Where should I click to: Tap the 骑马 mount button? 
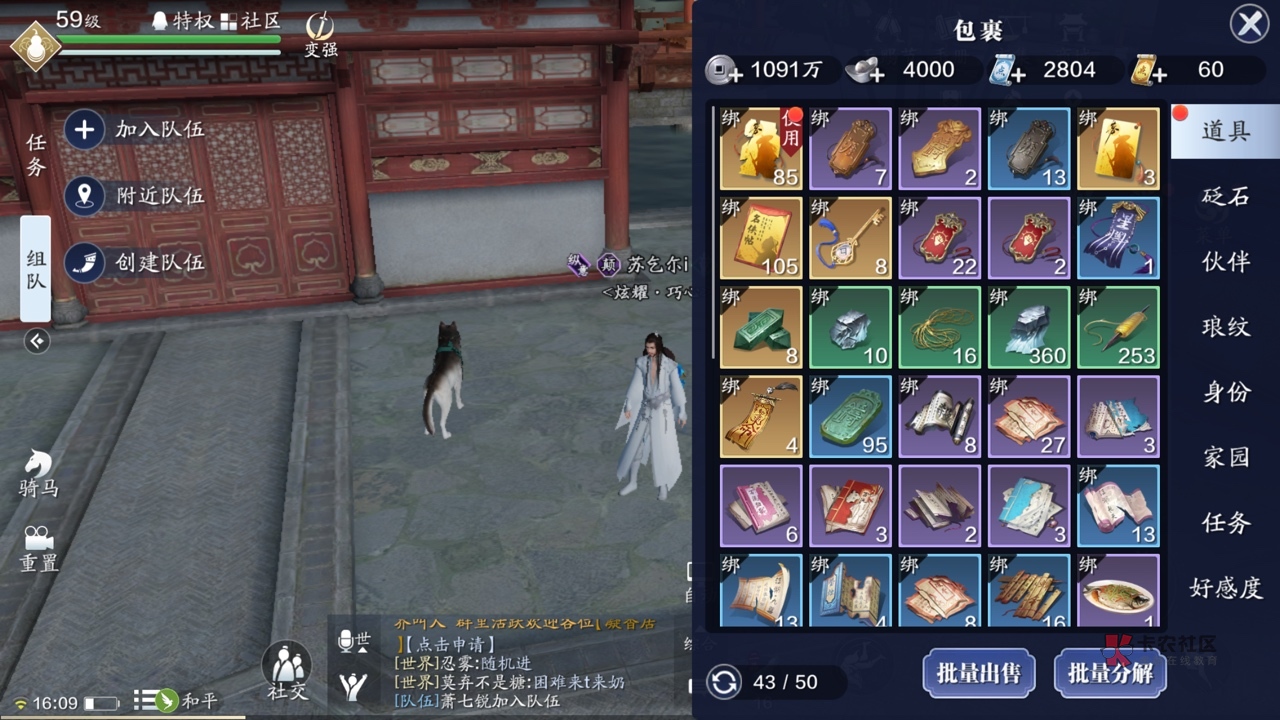[39, 474]
